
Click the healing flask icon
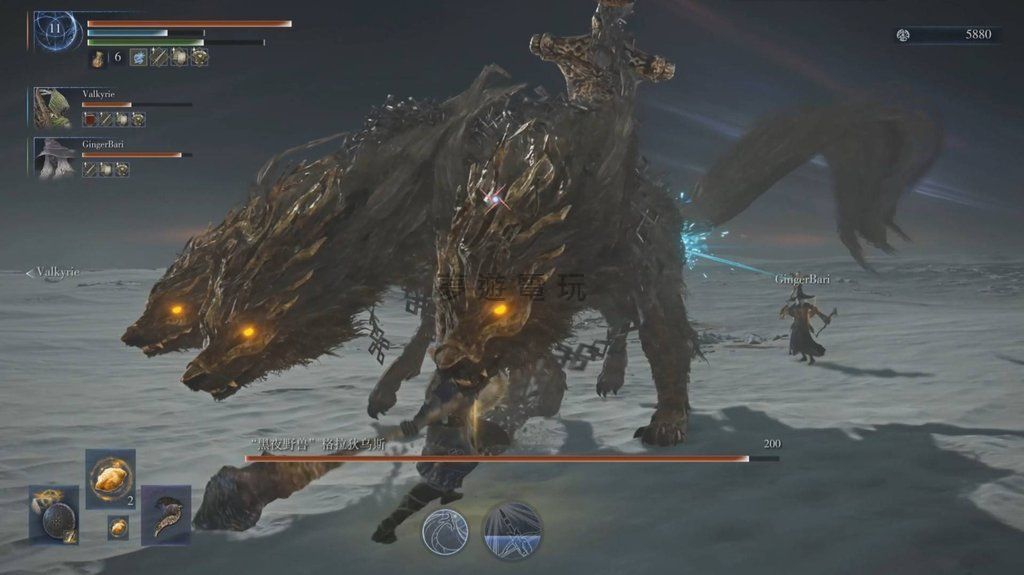[99, 58]
